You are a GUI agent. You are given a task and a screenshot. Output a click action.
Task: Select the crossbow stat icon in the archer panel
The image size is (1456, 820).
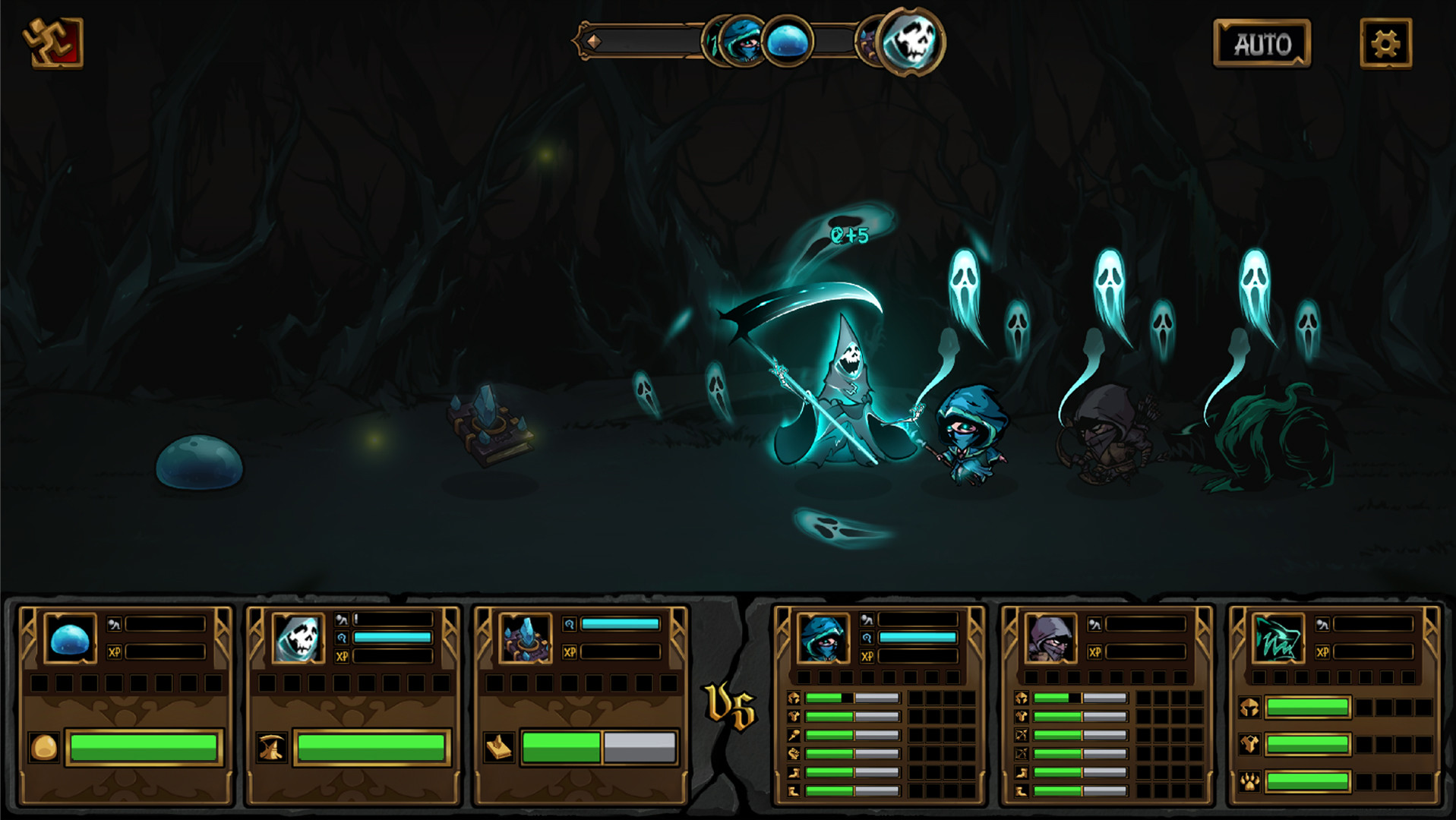1022,735
